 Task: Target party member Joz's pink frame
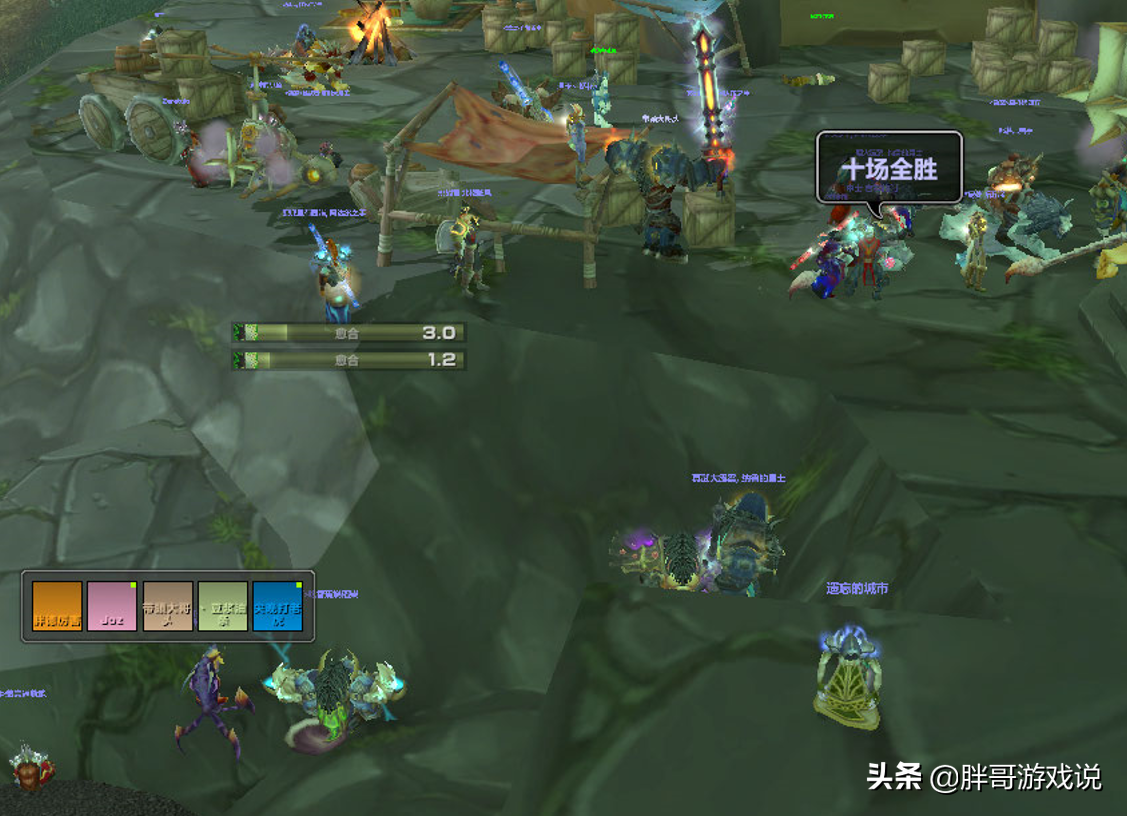[x=112, y=606]
